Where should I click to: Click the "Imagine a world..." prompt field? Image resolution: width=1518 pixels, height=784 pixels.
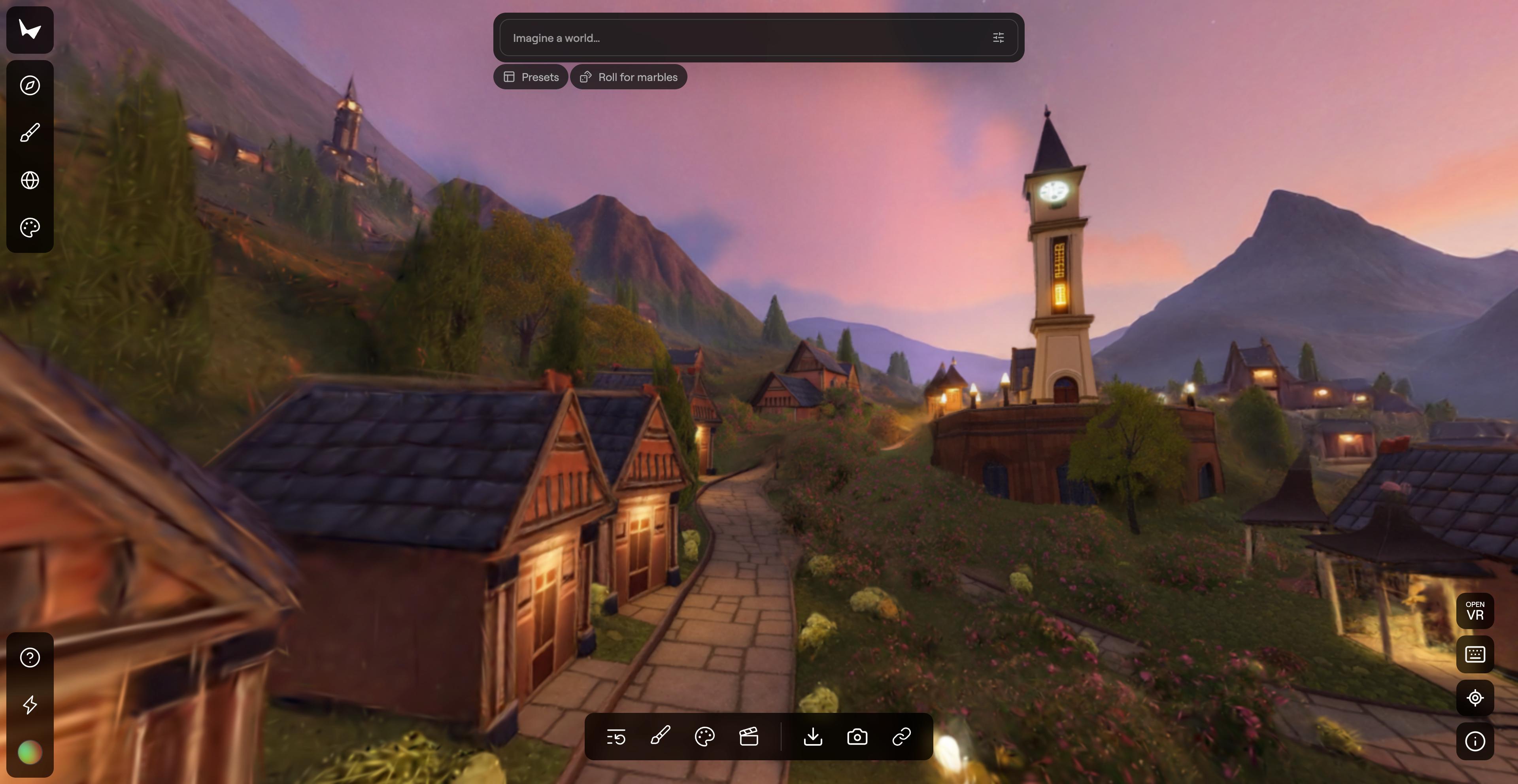click(x=742, y=38)
